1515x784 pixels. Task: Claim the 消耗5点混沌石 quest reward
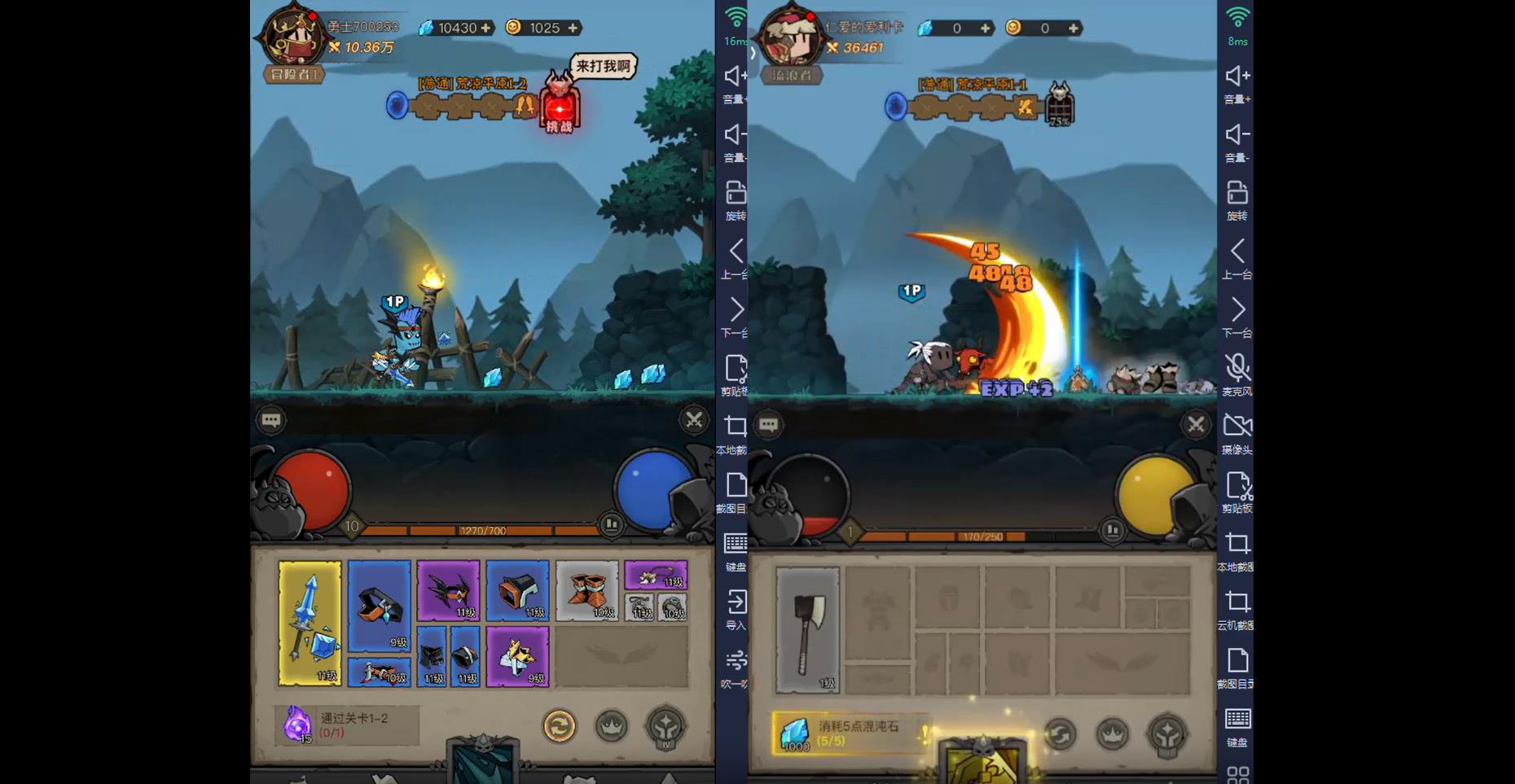[850, 733]
